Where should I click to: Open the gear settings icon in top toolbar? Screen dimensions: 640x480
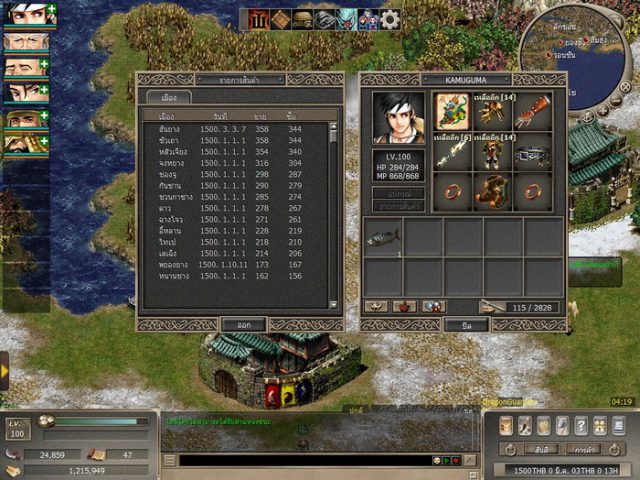(389, 18)
